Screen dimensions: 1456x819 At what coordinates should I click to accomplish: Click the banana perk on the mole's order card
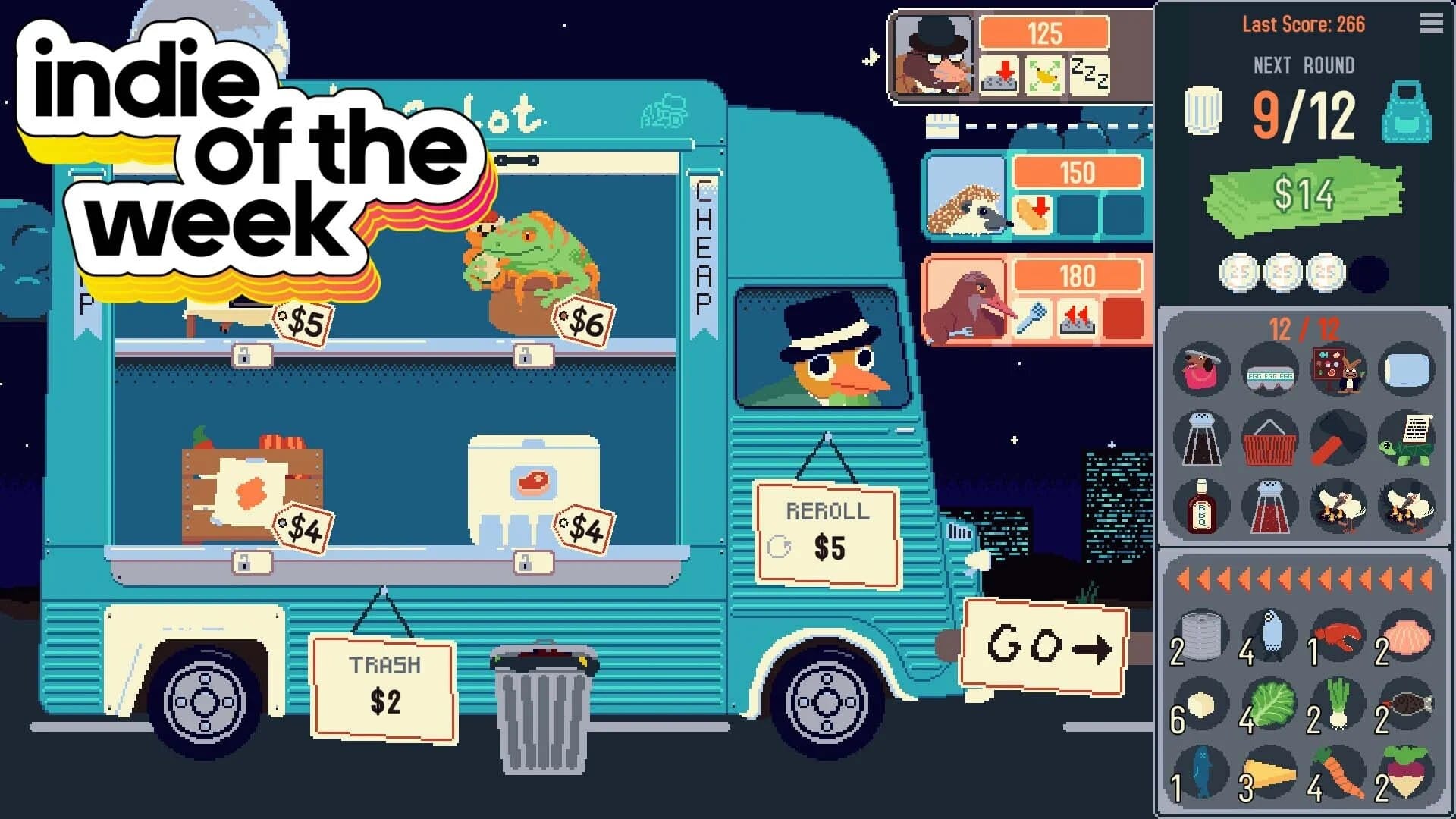tap(1043, 76)
